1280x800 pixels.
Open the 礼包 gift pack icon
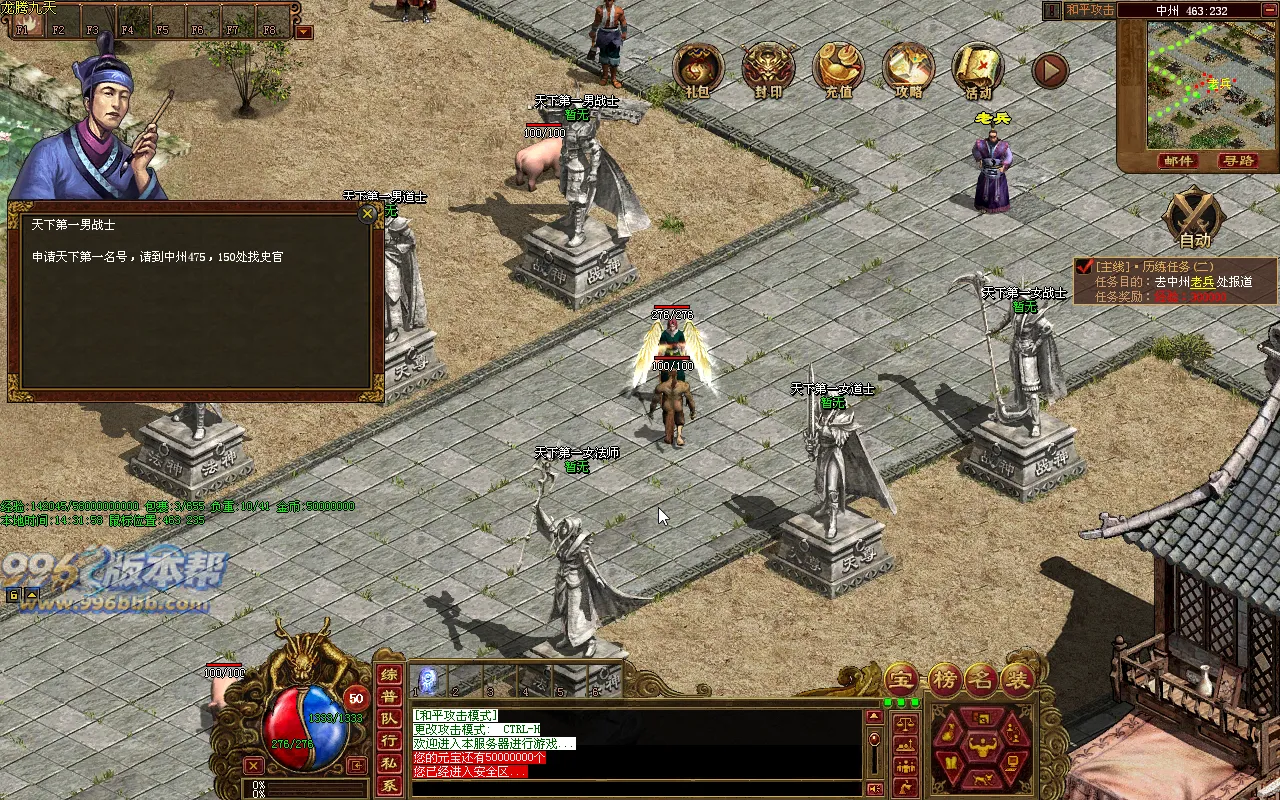(697, 68)
